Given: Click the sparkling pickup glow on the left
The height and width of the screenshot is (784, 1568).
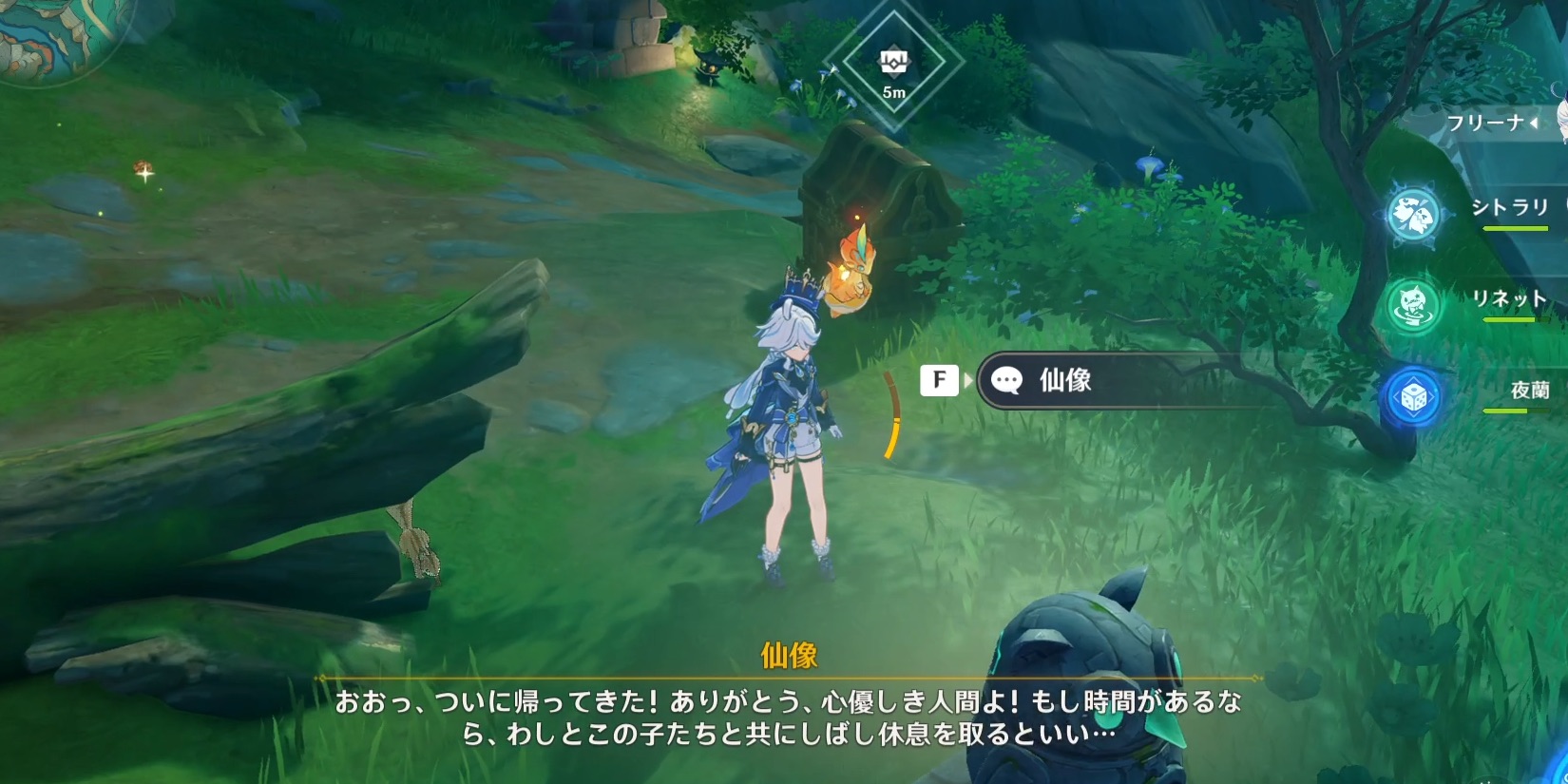Looking at the screenshot, I should (143, 173).
